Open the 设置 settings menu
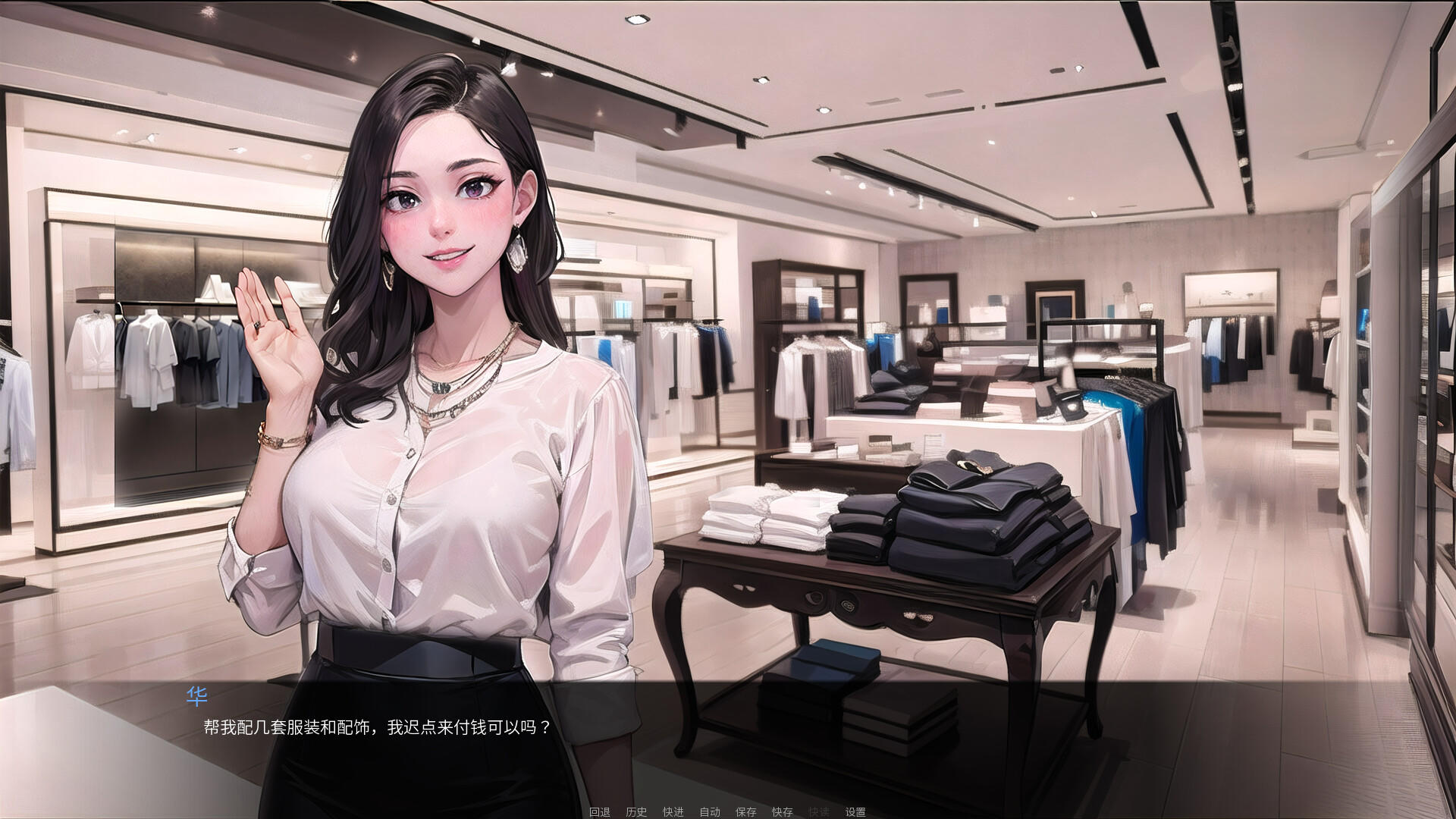Viewport: 1456px width, 819px height. tap(857, 811)
